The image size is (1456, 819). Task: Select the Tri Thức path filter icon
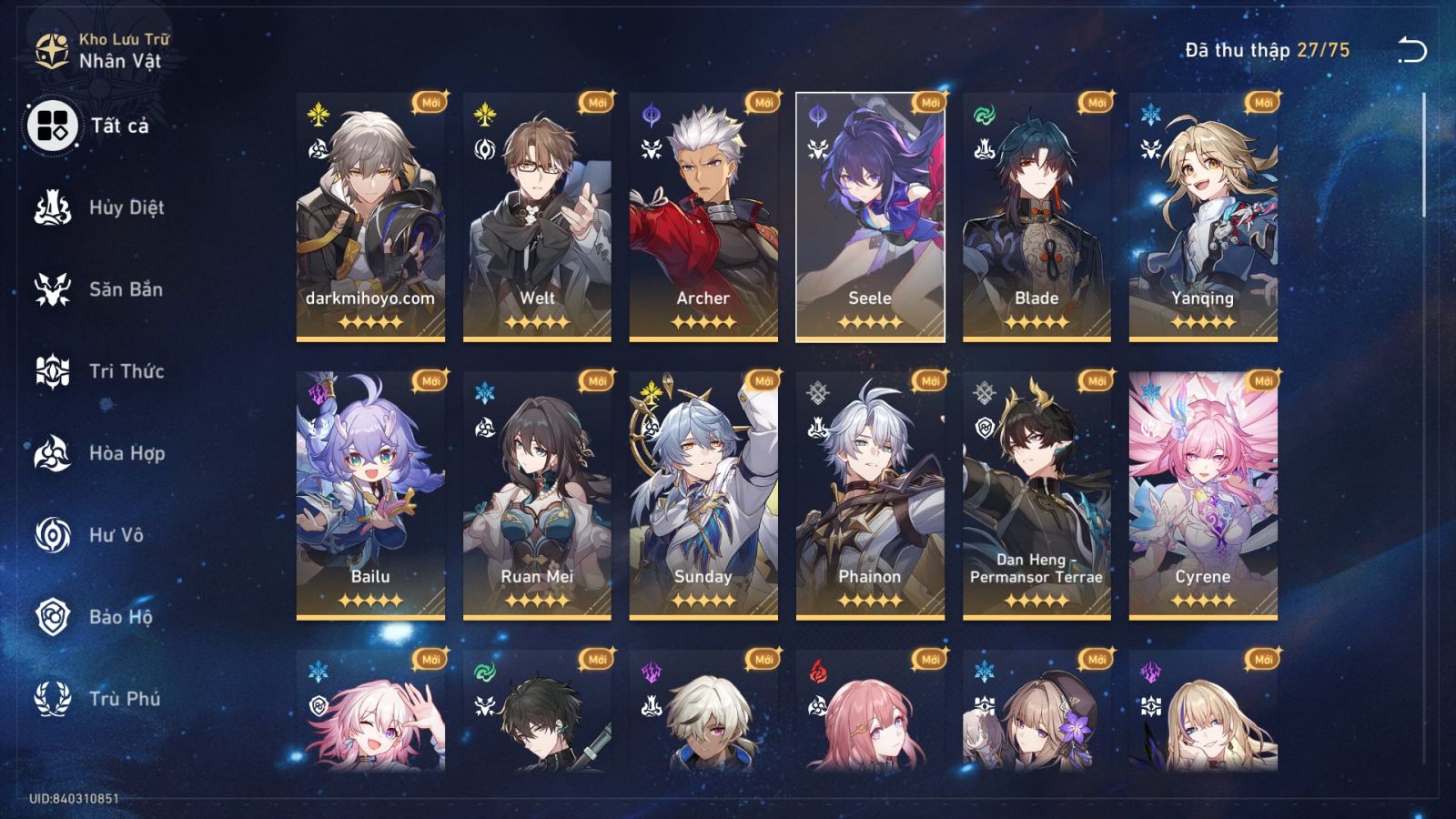53,371
